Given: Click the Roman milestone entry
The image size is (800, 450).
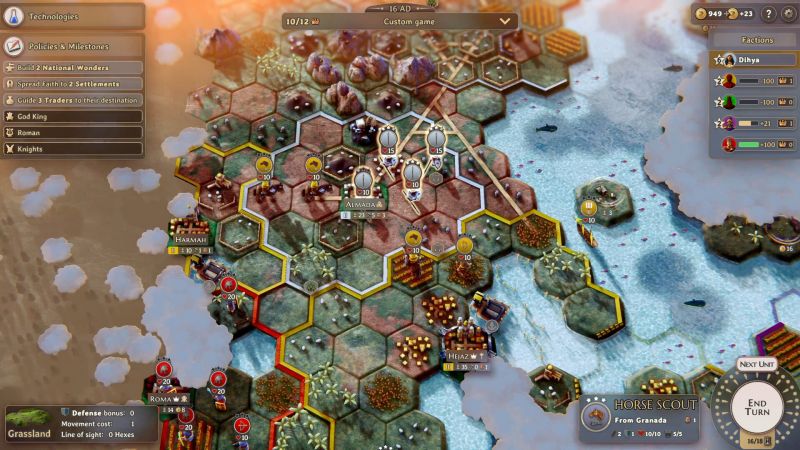Looking at the screenshot, I should [x=72, y=132].
